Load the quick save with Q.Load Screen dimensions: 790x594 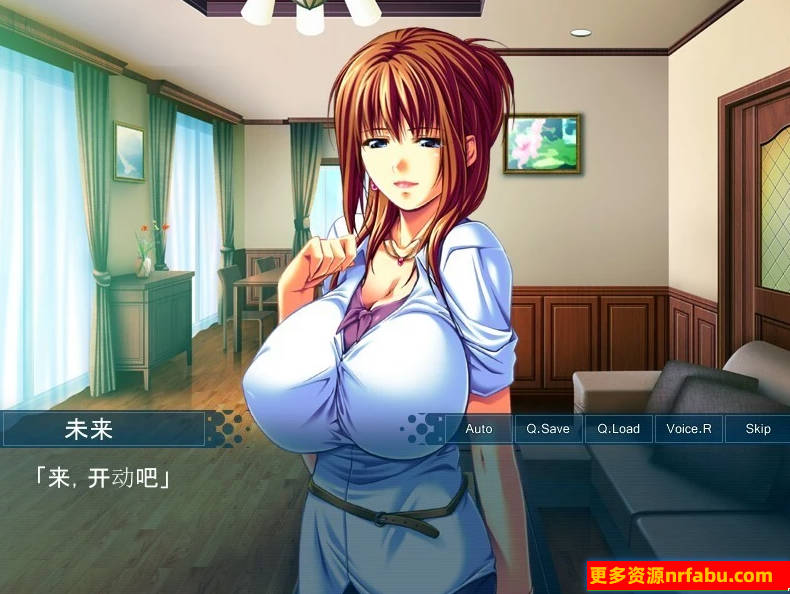[x=618, y=429]
